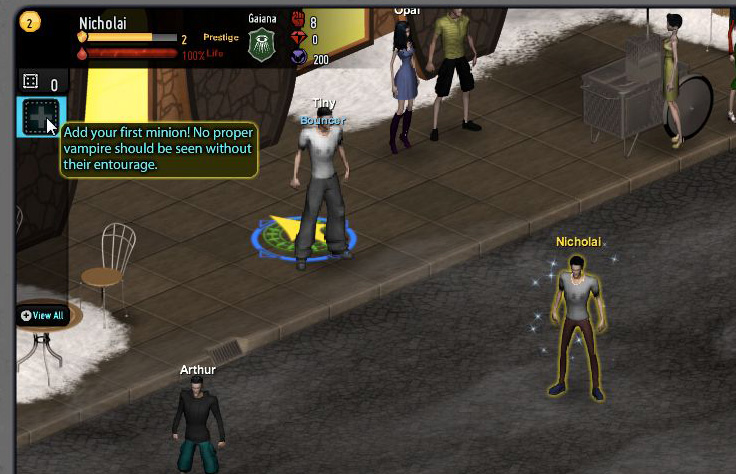Click the red fist stat icon

point(298,21)
